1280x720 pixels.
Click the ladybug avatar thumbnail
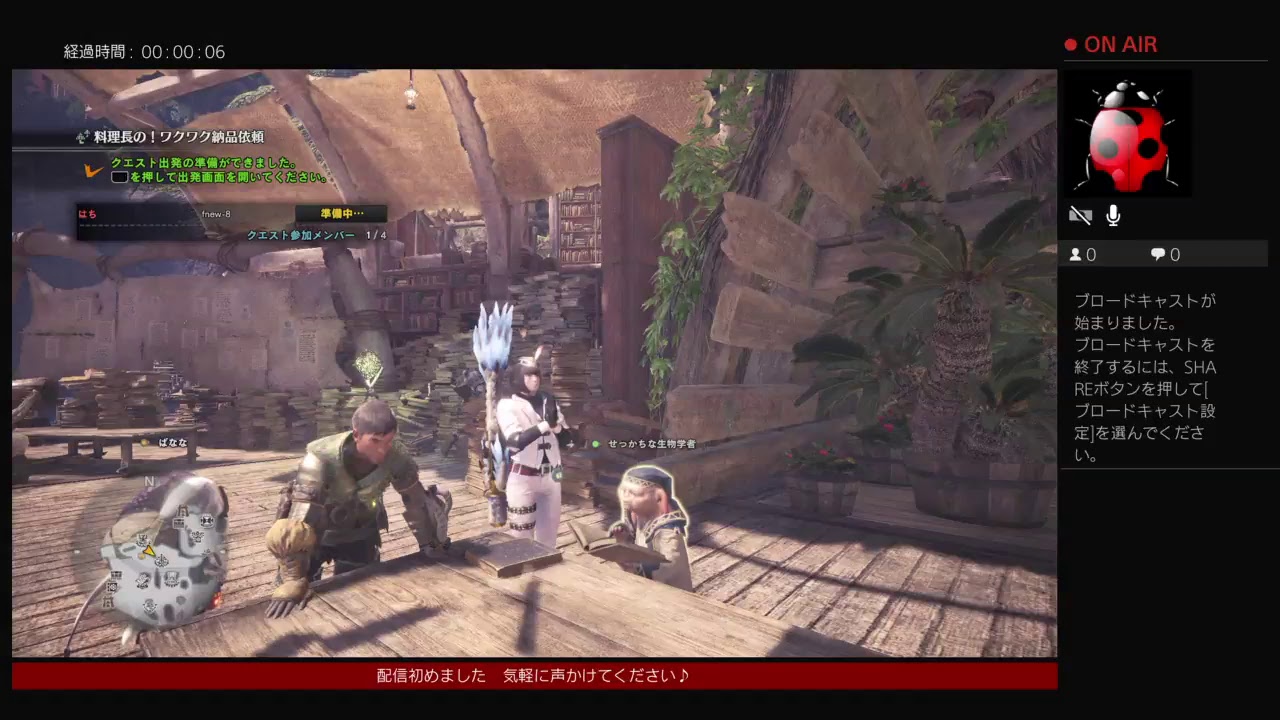tap(1128, 133)
